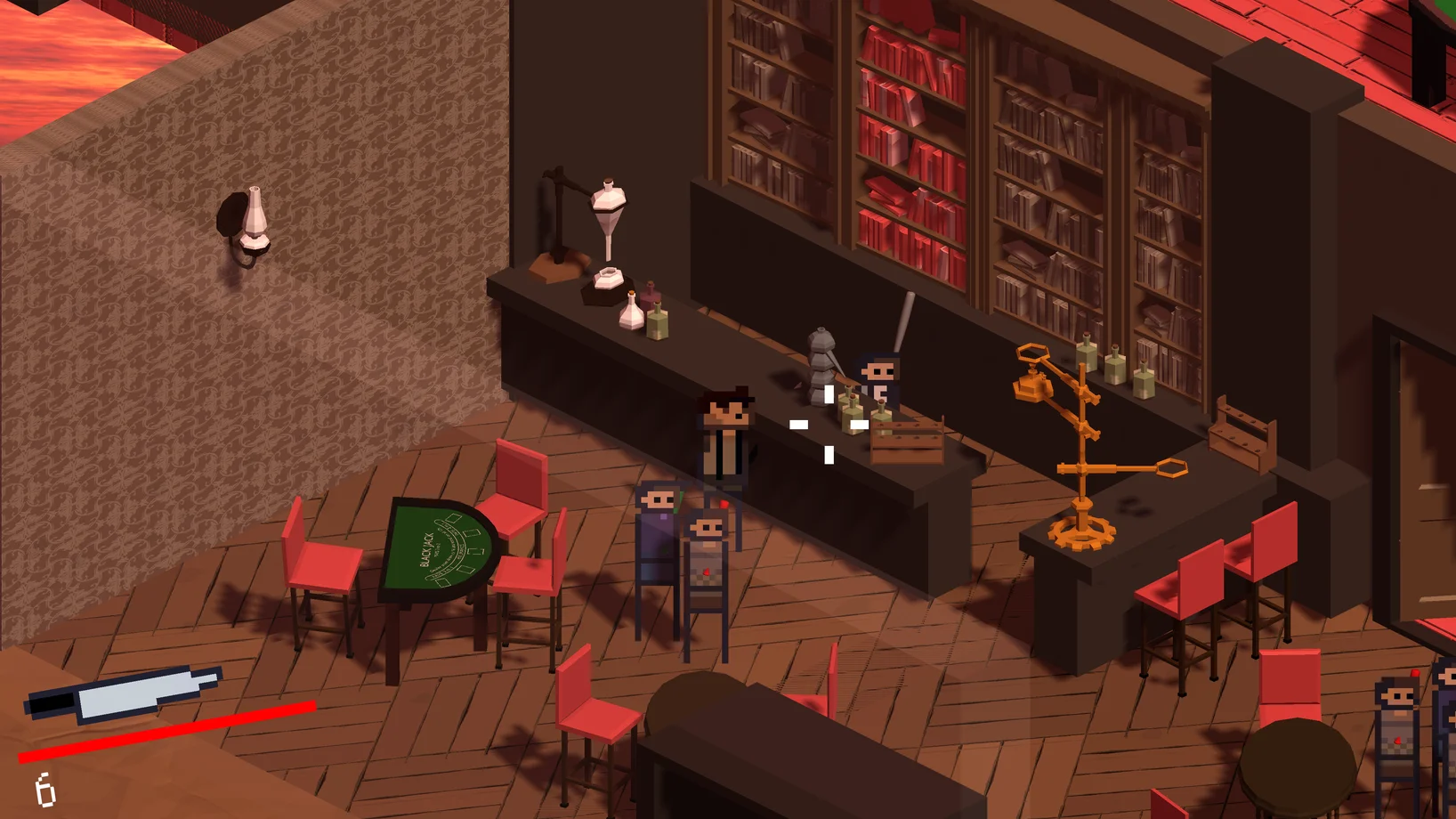The height and width of the screenshot is (819, 1456).
Task: Click the equipped knife weapon icon
Action: (x=123, y=693)
